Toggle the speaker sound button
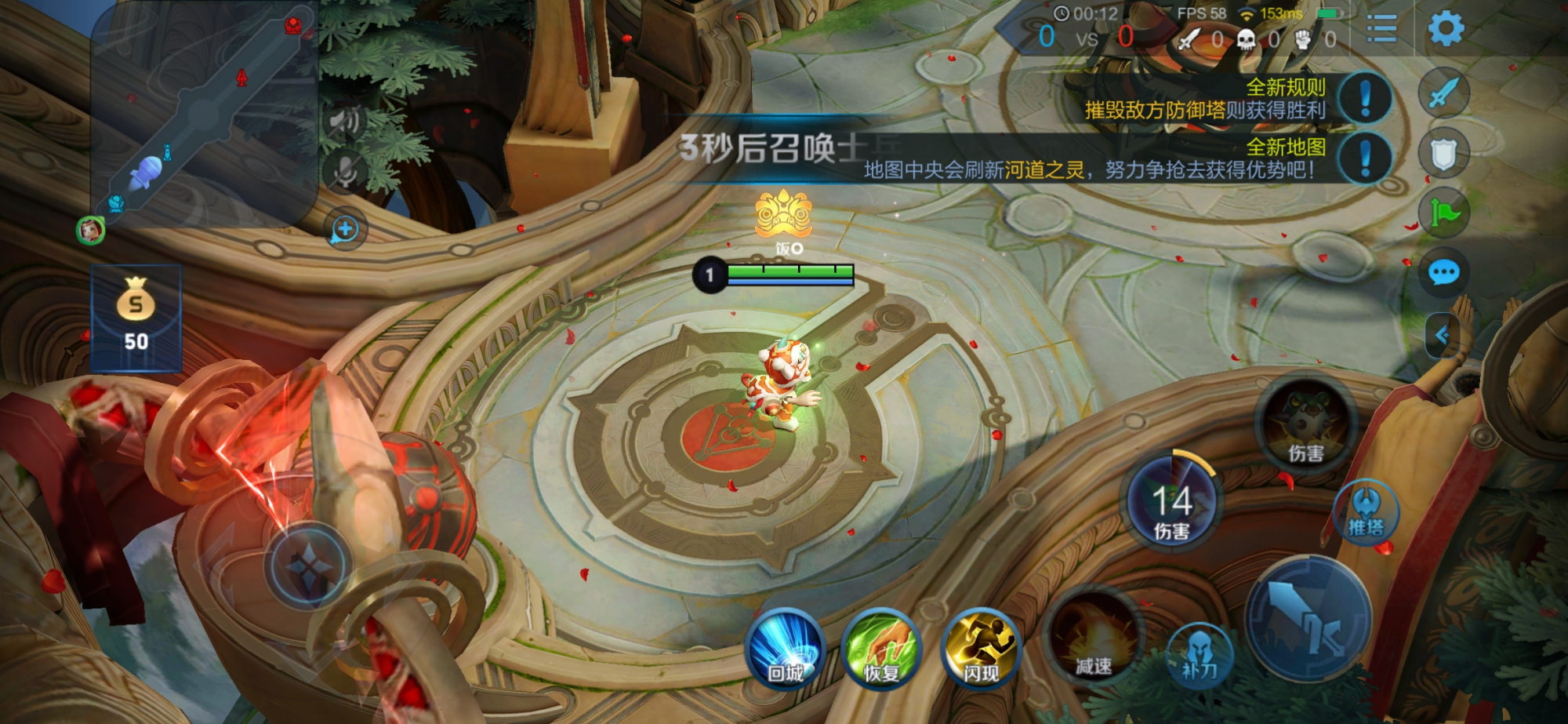This screenshot has height=724, width=1568. click(x=344, y=121)
